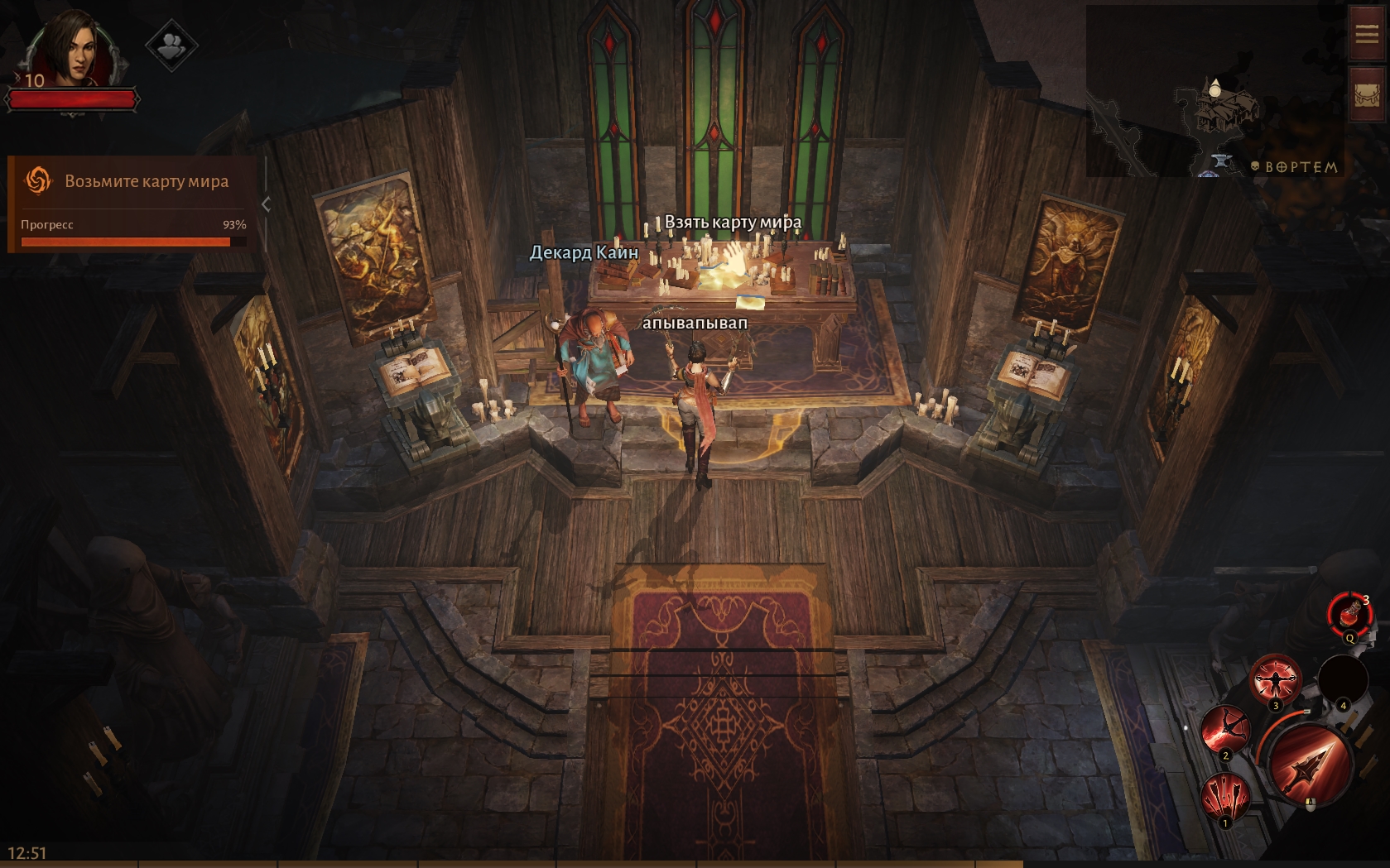Viewport: 1390px width, 868px height.
Task: Collapse the quest tracker with the arrow
Action: click(x=266, y=204)
